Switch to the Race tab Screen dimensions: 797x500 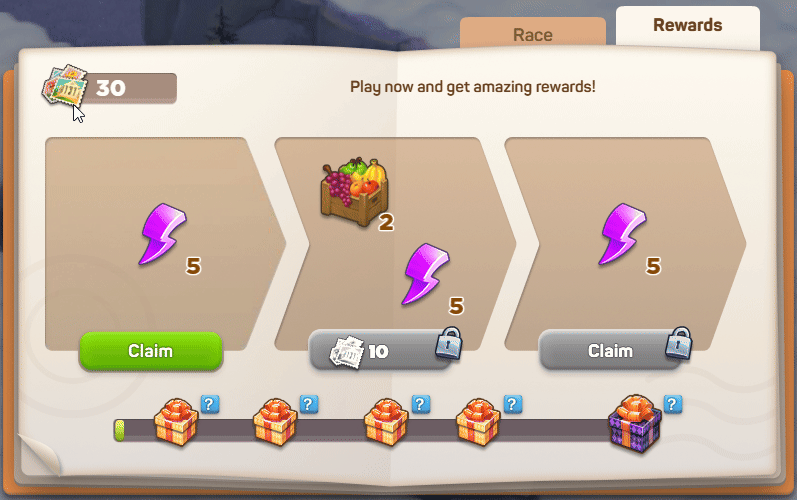coord(532,34)
